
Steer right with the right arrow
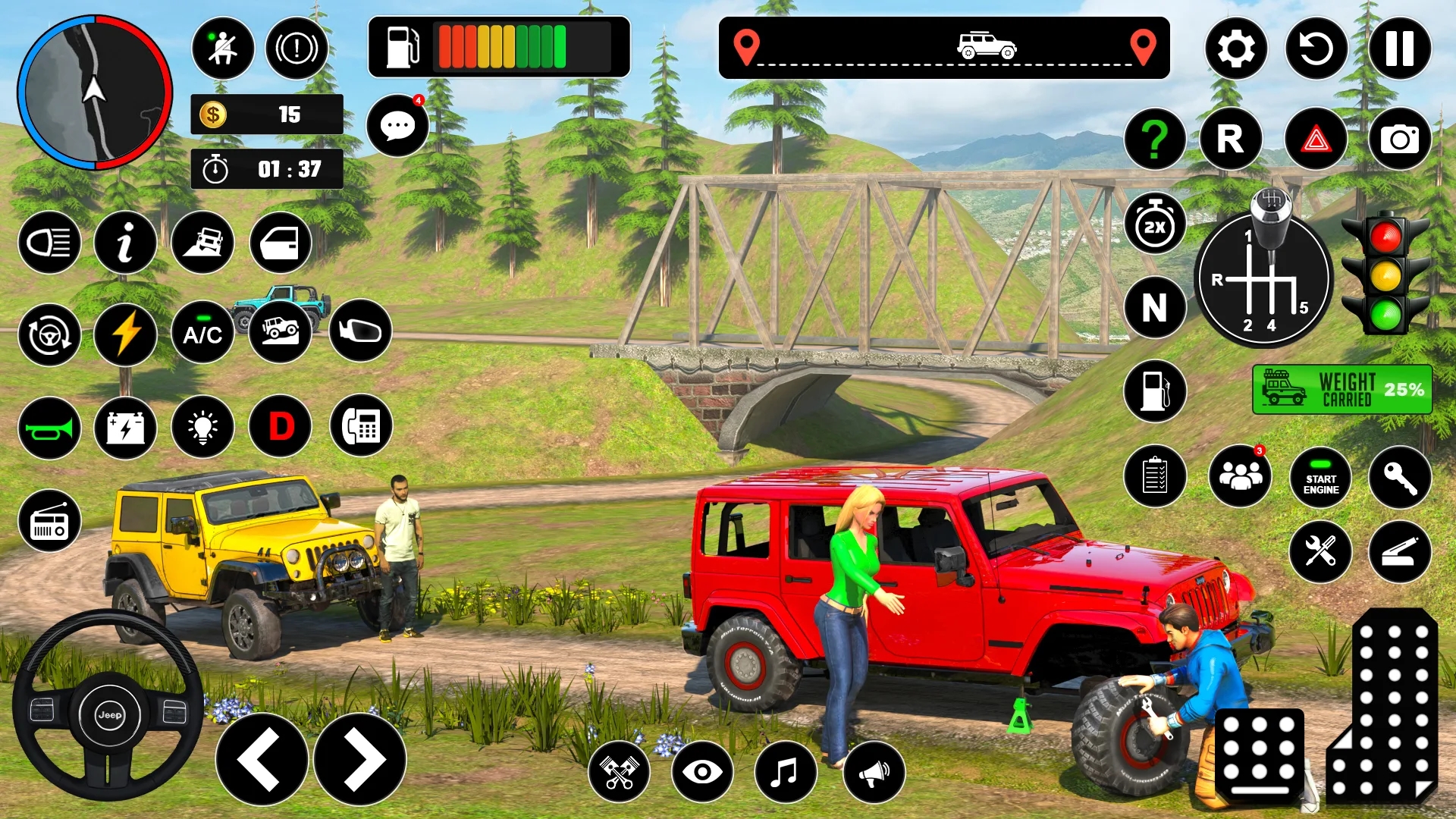pyautogui.click(x=360, y=759)
